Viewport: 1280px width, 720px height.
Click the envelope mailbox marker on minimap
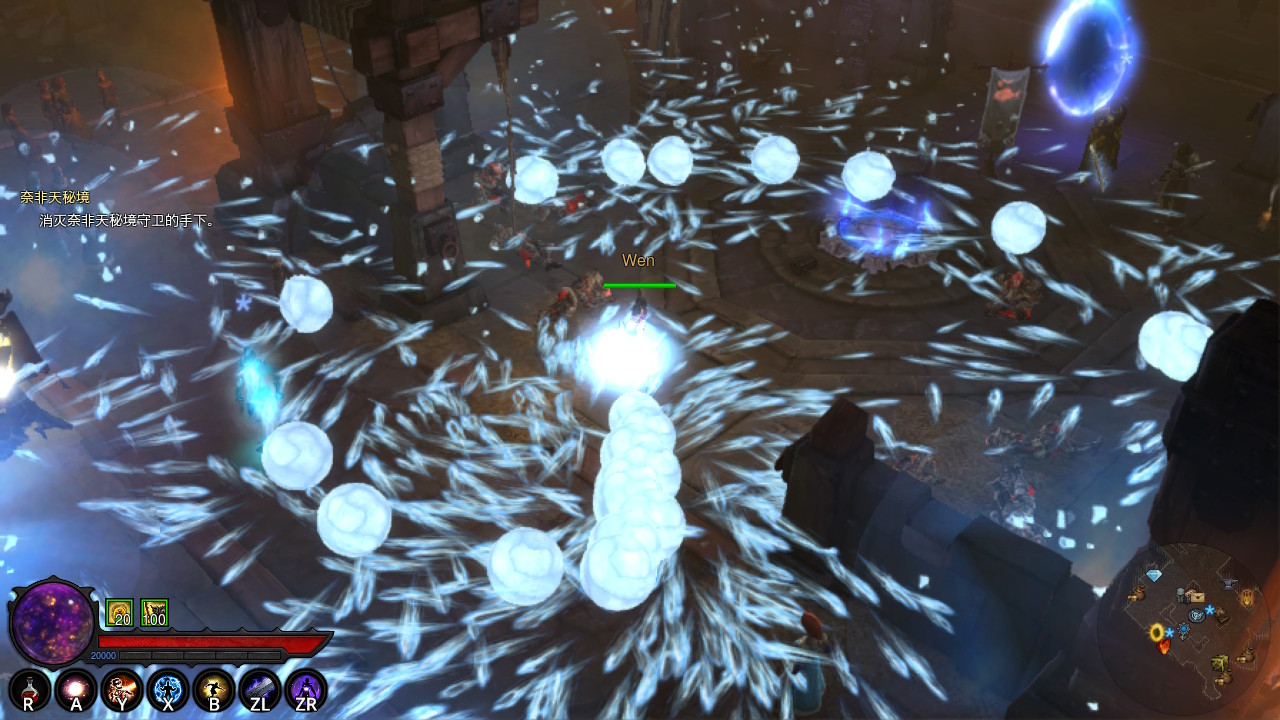point(1196,596)
